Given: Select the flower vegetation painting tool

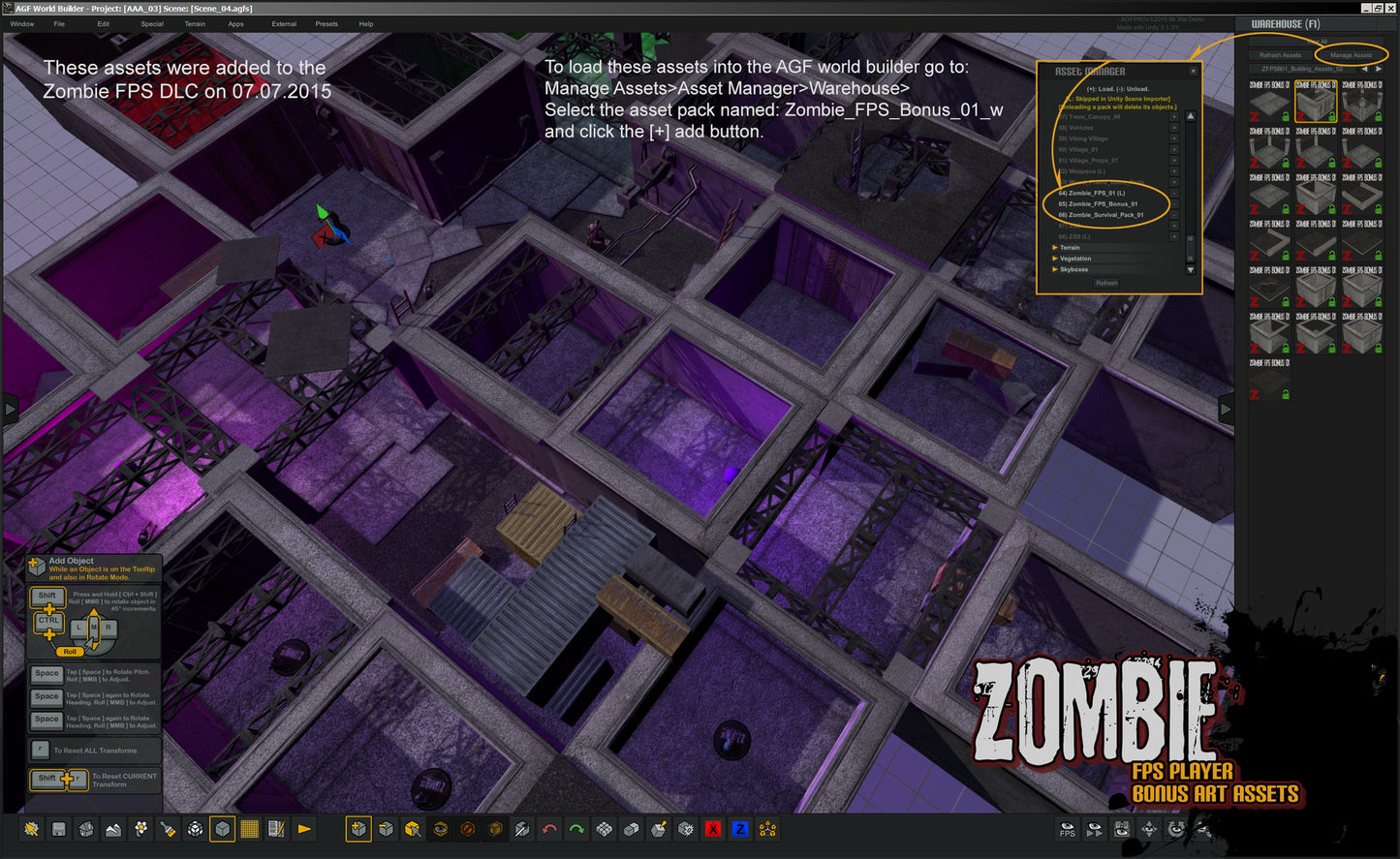Looking at the screenshot, I should (140, 829).
